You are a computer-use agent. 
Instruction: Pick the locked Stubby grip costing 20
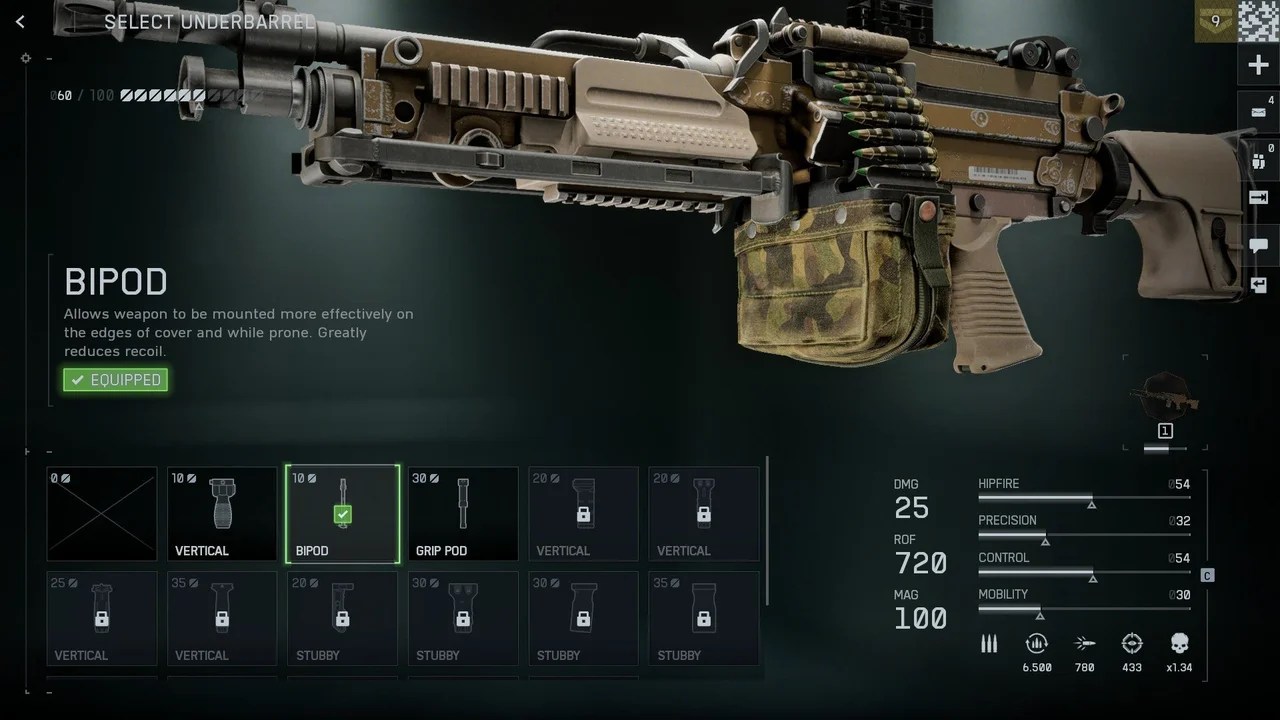coord(342,618)
